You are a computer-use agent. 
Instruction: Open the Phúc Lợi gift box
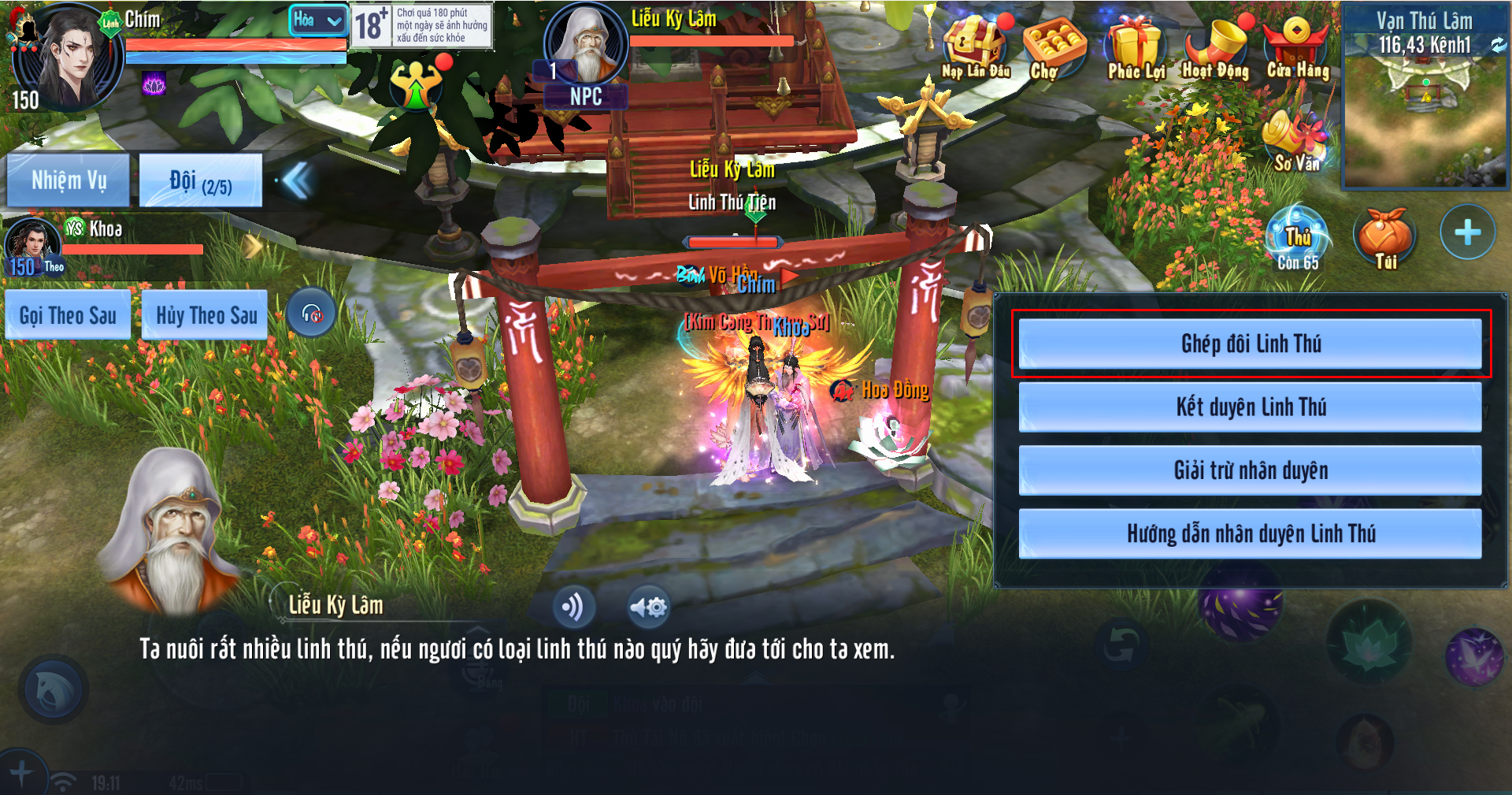click(1135, 47)
